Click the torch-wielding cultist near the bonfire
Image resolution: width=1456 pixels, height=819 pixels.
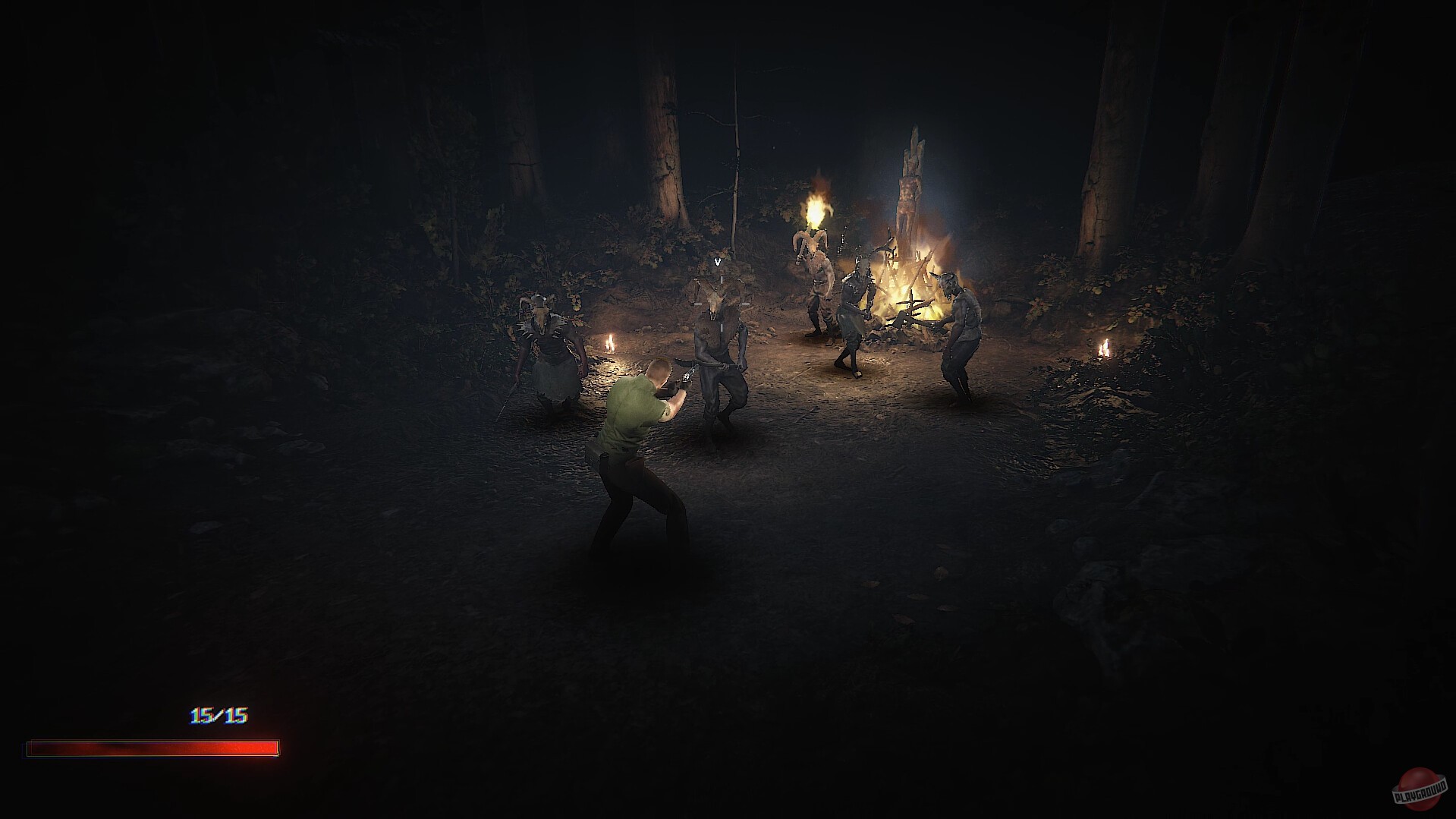(816, 288)
